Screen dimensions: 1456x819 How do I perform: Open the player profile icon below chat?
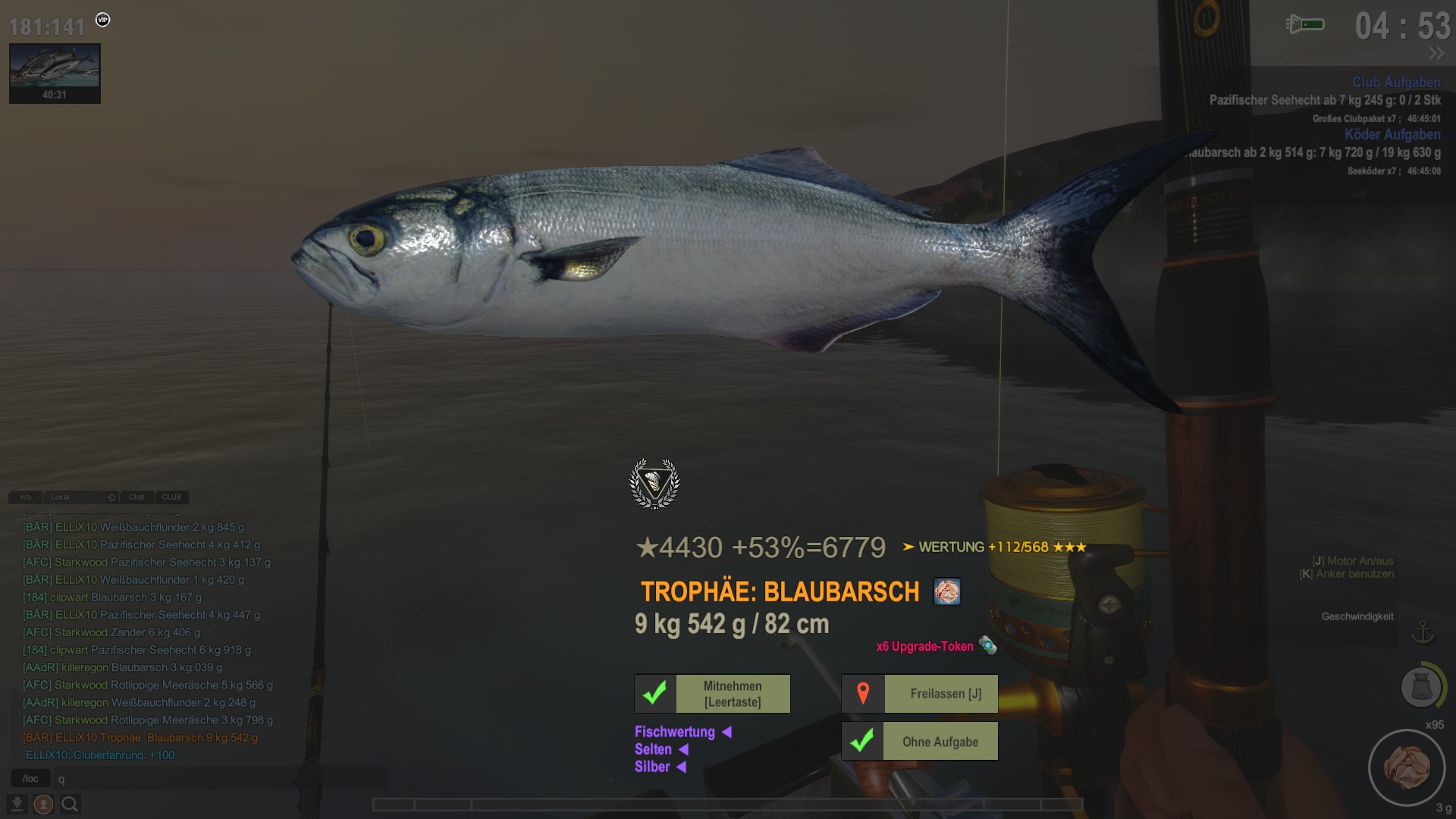[x=43, y=804]
